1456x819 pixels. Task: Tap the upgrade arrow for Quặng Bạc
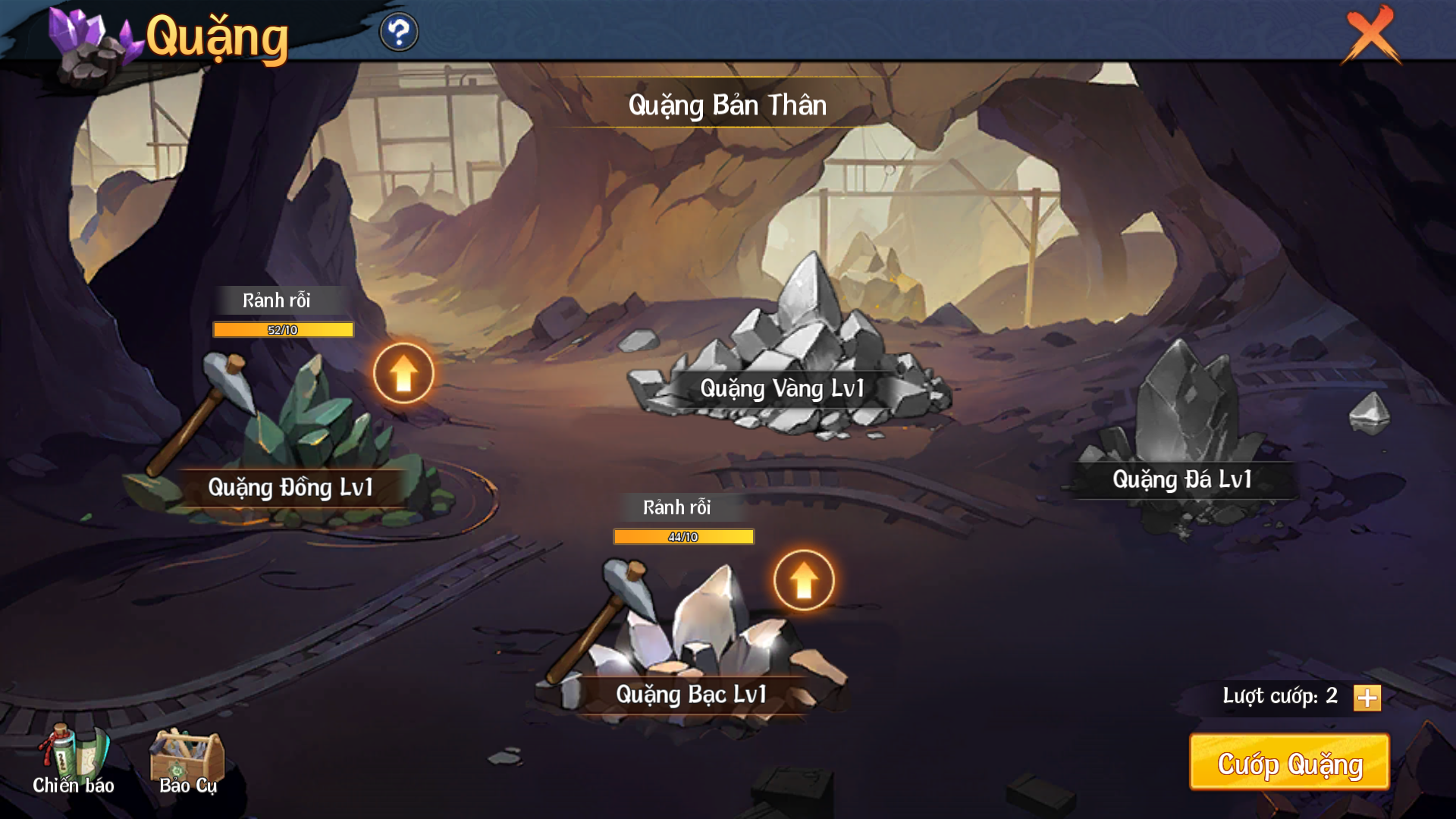[x=804, y=581]
